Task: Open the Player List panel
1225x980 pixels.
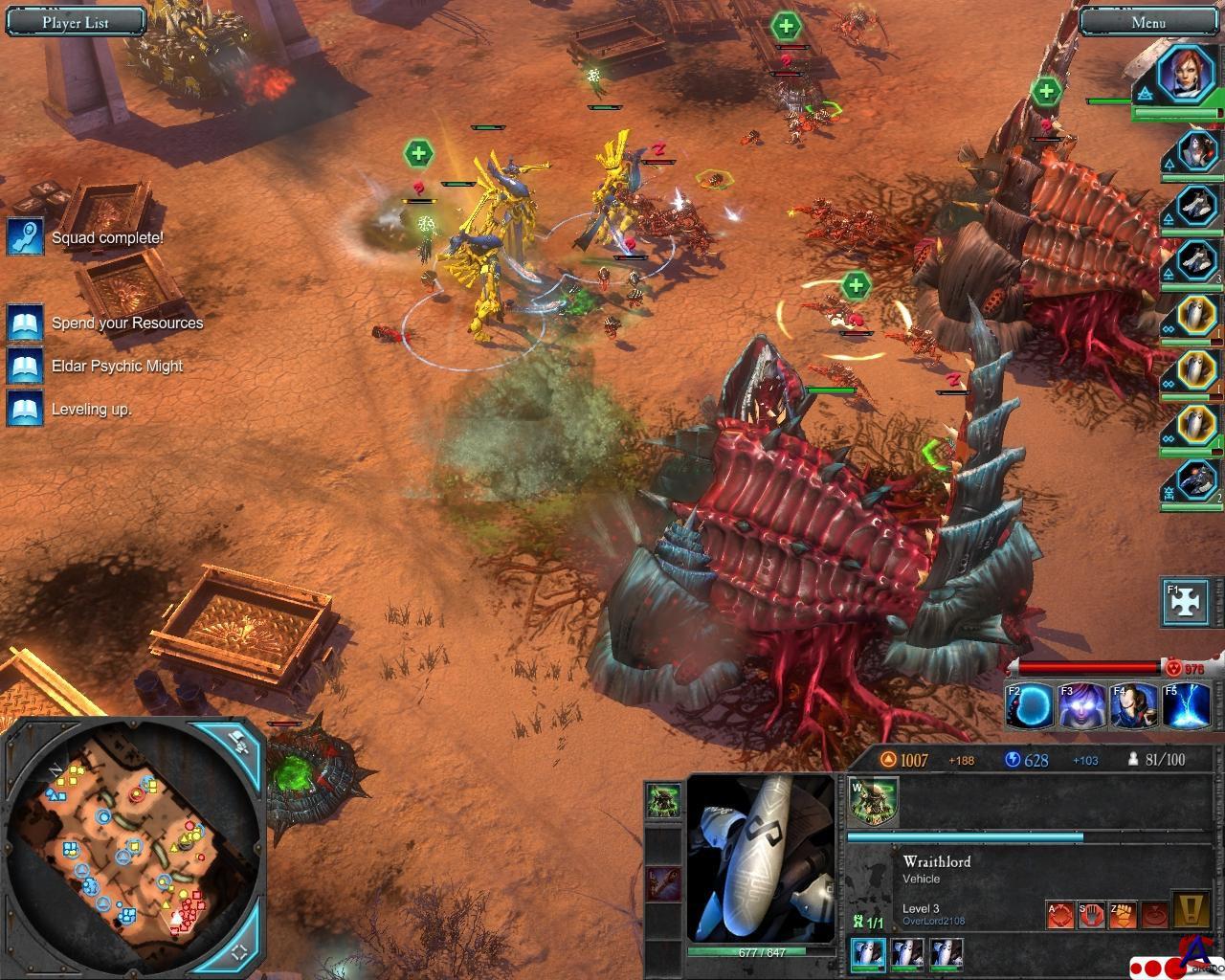Action: (x=76, y=22)
